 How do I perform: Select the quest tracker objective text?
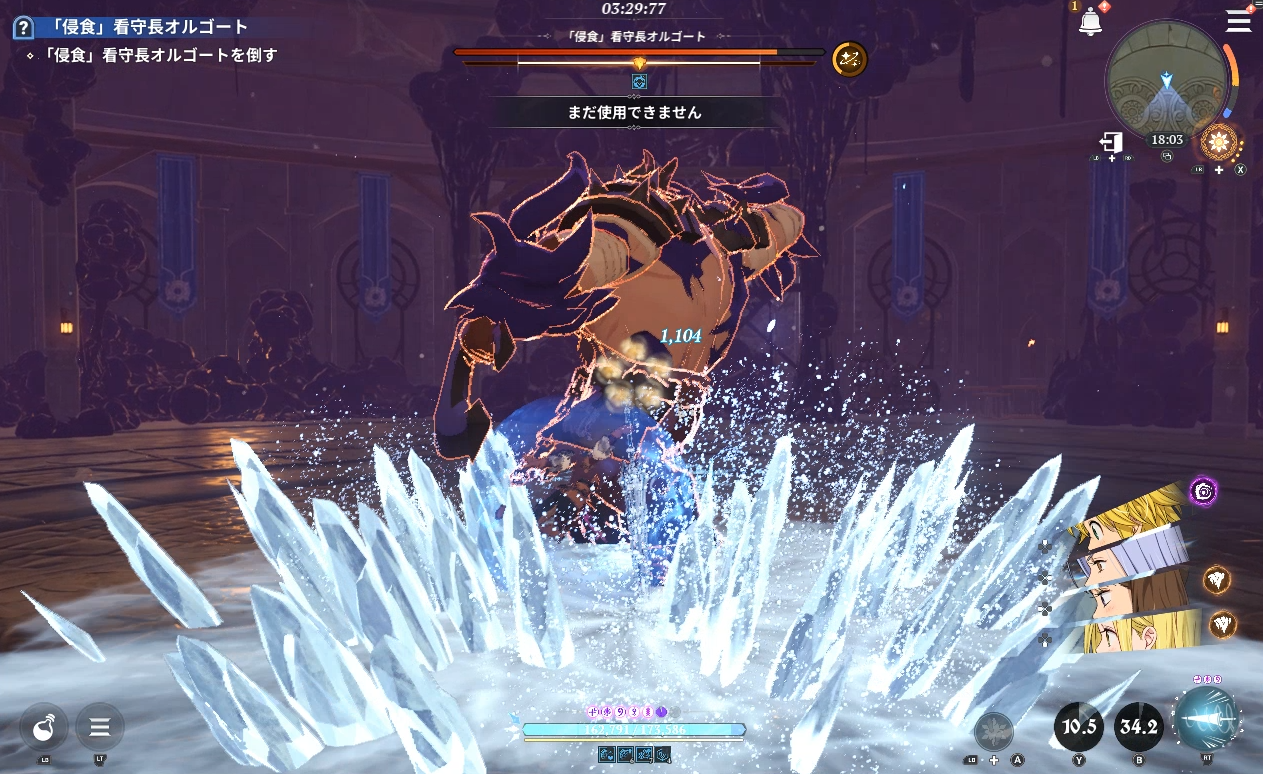click(x=152, y=55)
